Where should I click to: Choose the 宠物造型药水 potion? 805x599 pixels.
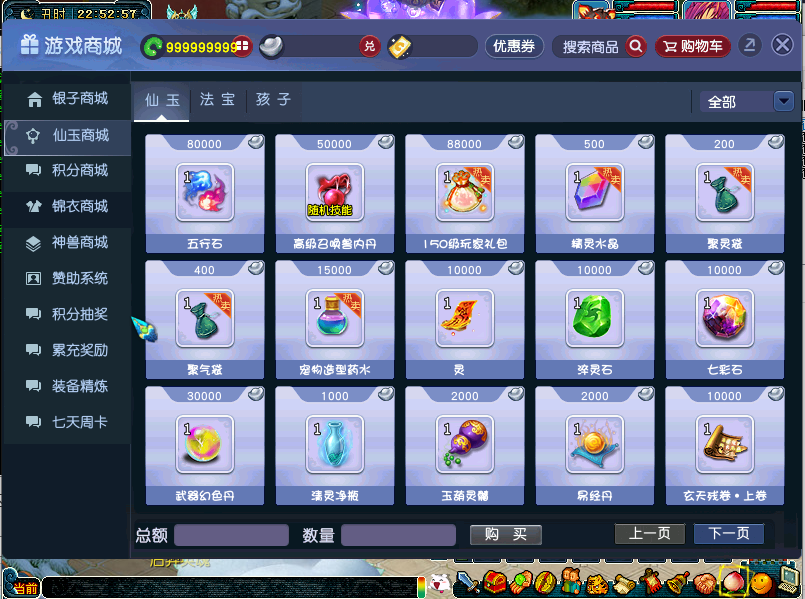pos(335,319)
